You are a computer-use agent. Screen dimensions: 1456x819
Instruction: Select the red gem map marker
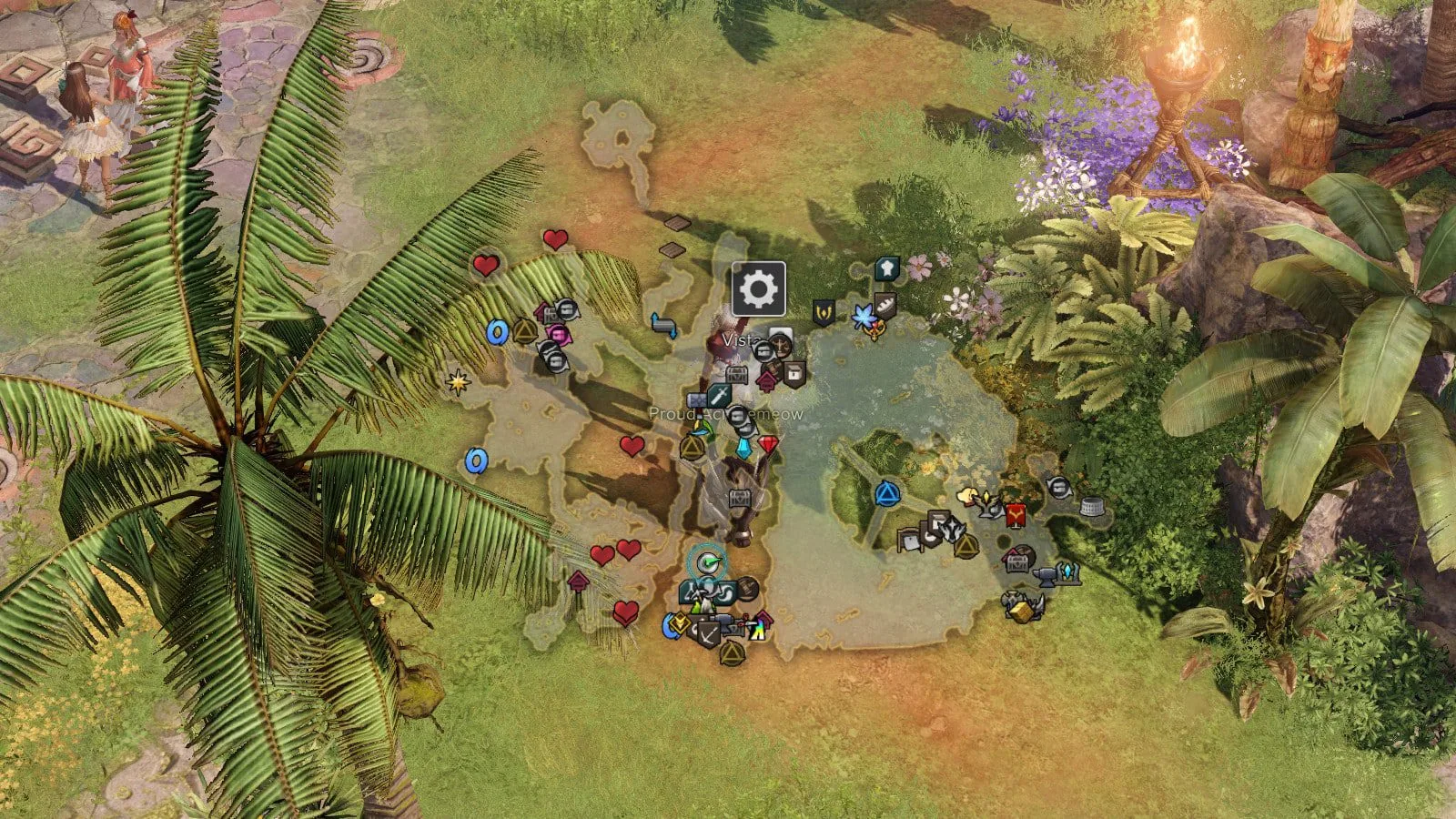point(769,444)
